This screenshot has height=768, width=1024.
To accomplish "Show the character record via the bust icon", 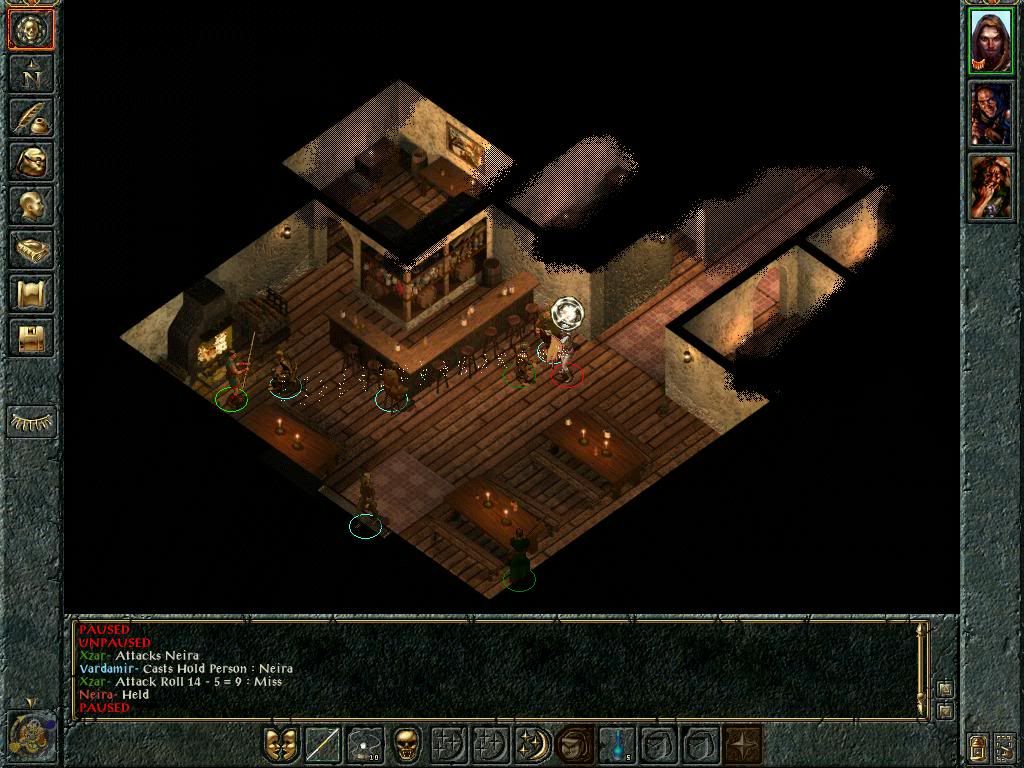I will 31,205.
